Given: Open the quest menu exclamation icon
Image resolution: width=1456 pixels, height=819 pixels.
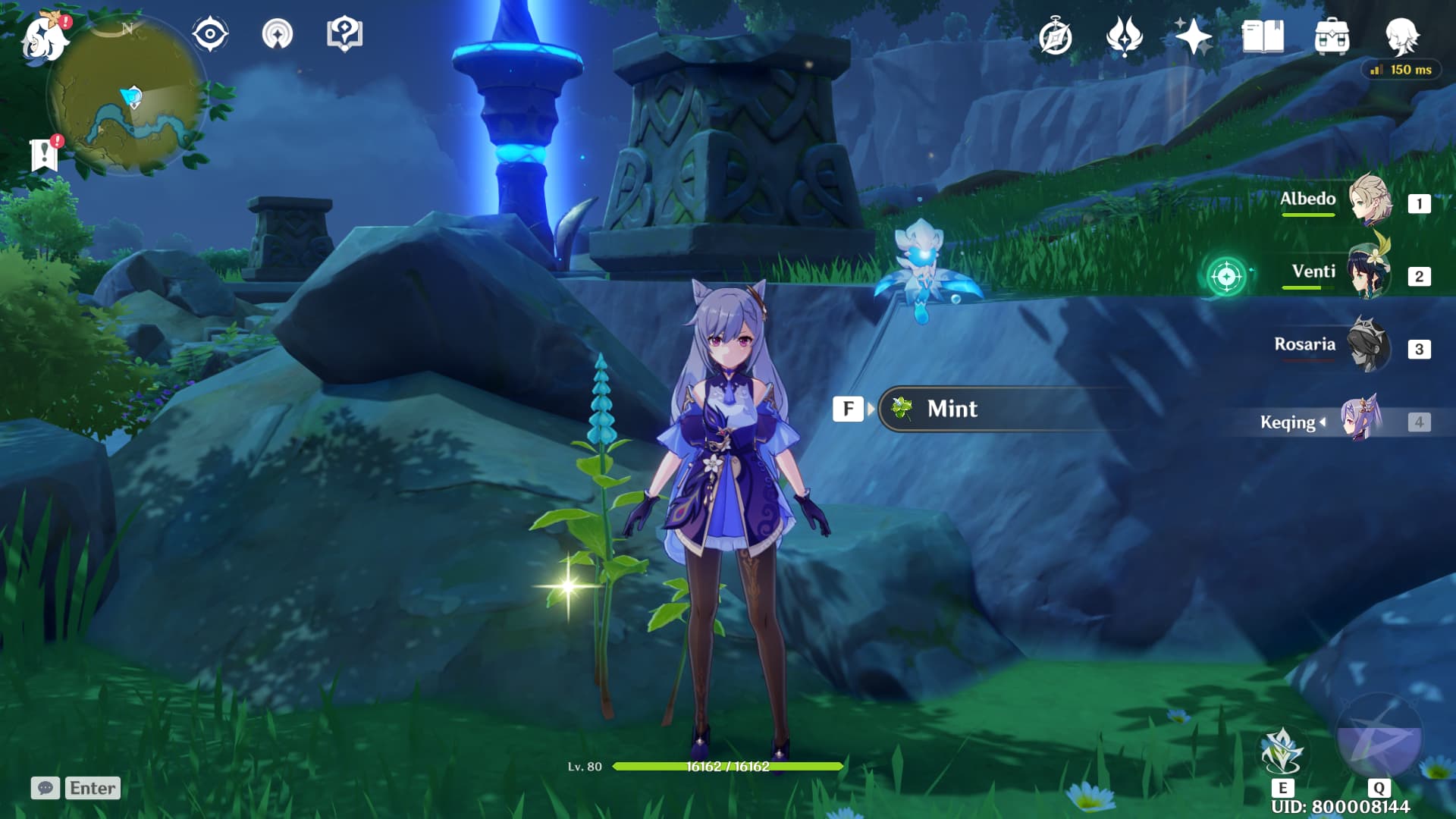Looking at the screenshot, I should (45, 155).
